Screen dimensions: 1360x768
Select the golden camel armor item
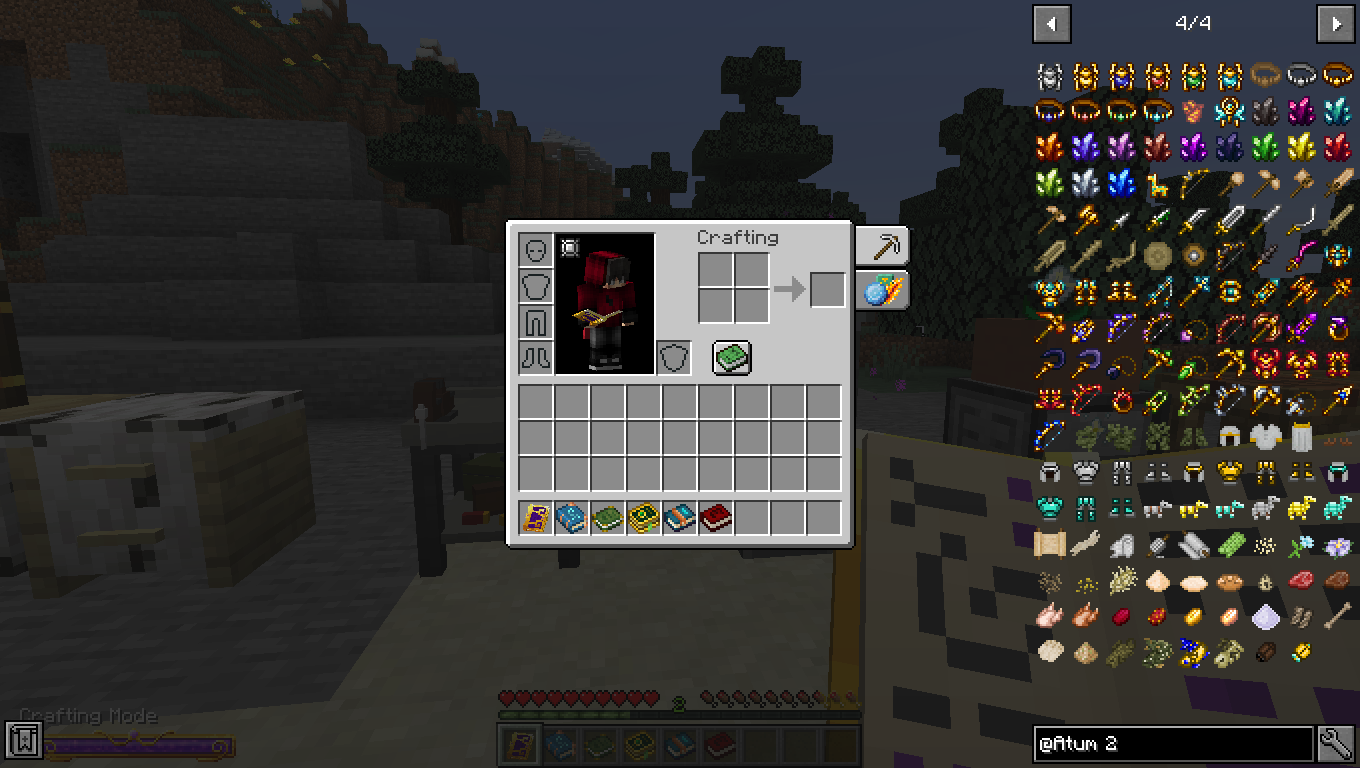coord(1301,510)
